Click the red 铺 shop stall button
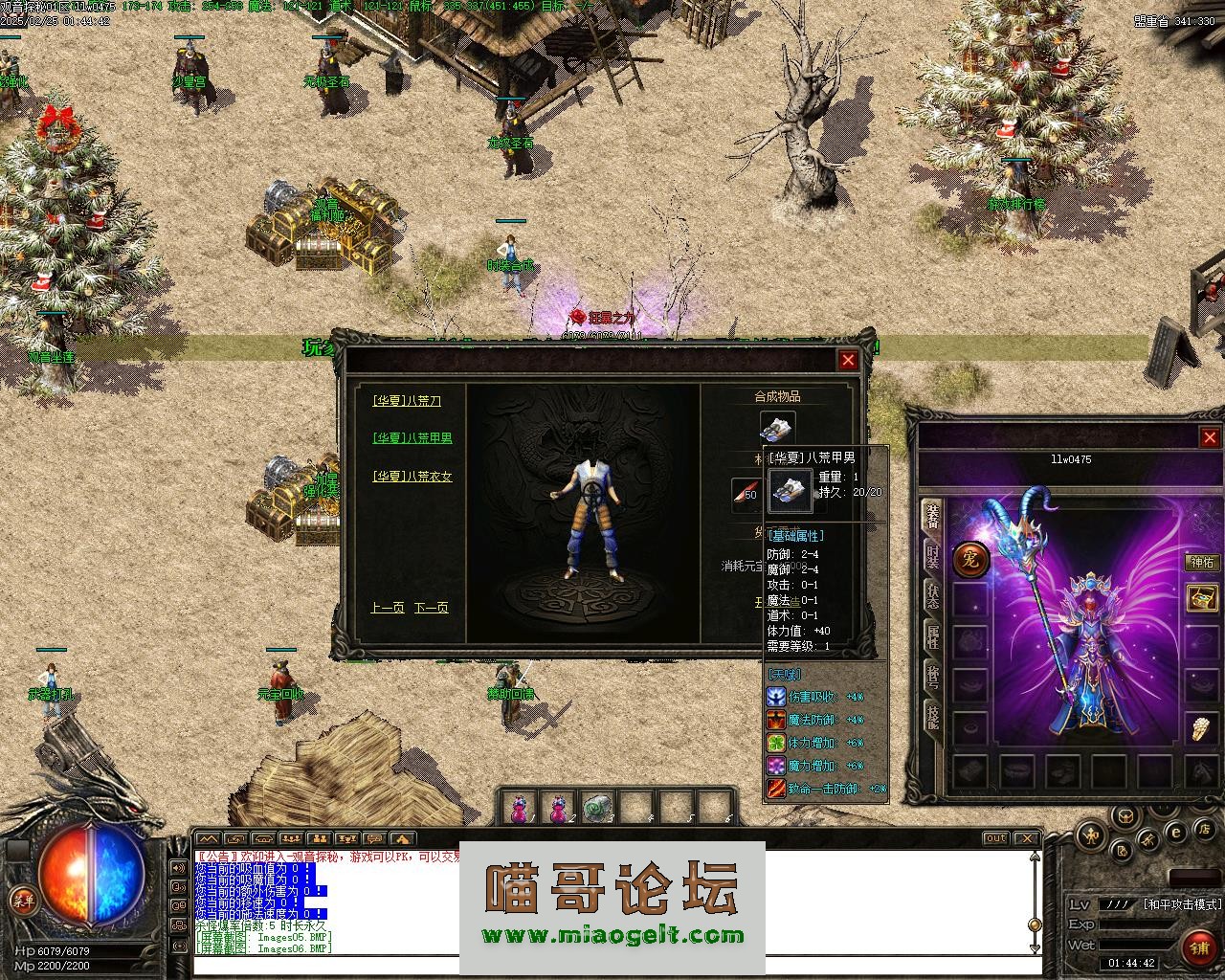 click(x=1198, y=947)
